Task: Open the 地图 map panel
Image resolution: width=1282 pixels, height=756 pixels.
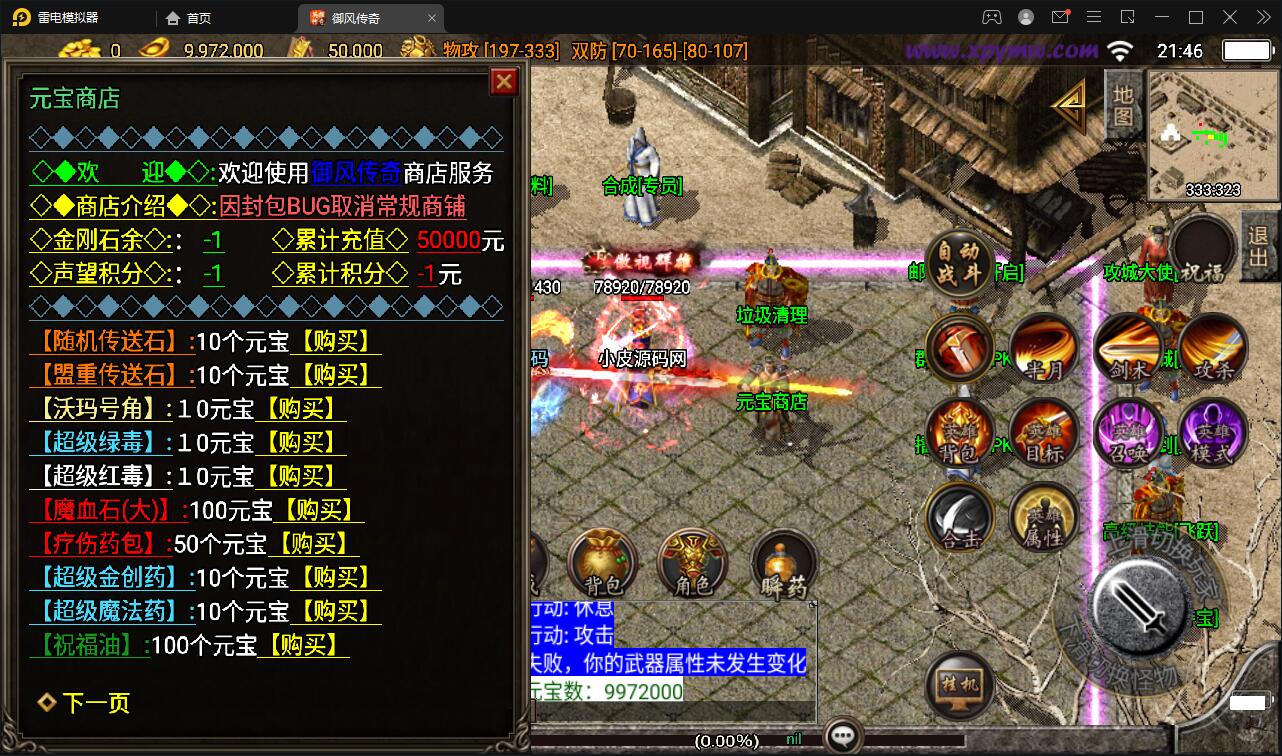Action: click(1122, 103)
